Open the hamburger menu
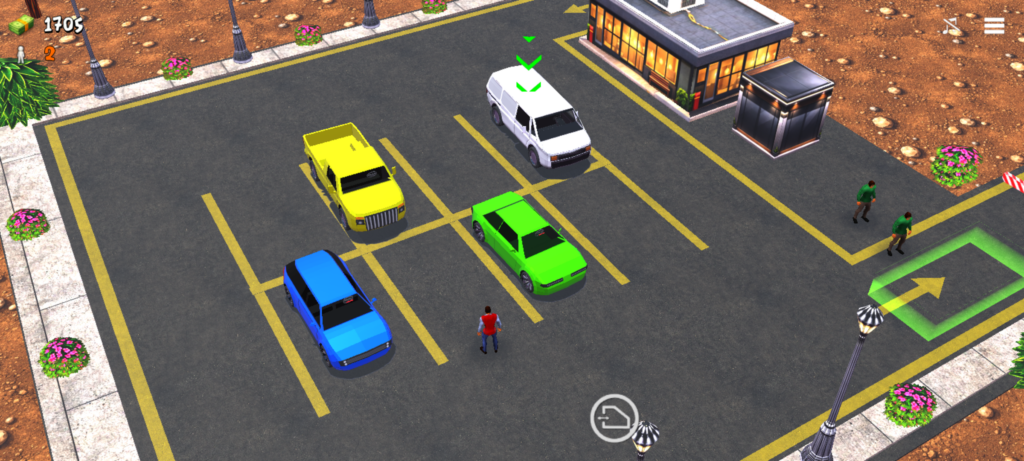The width and height of the screenshot is (1024, 461). coord(994,26)
